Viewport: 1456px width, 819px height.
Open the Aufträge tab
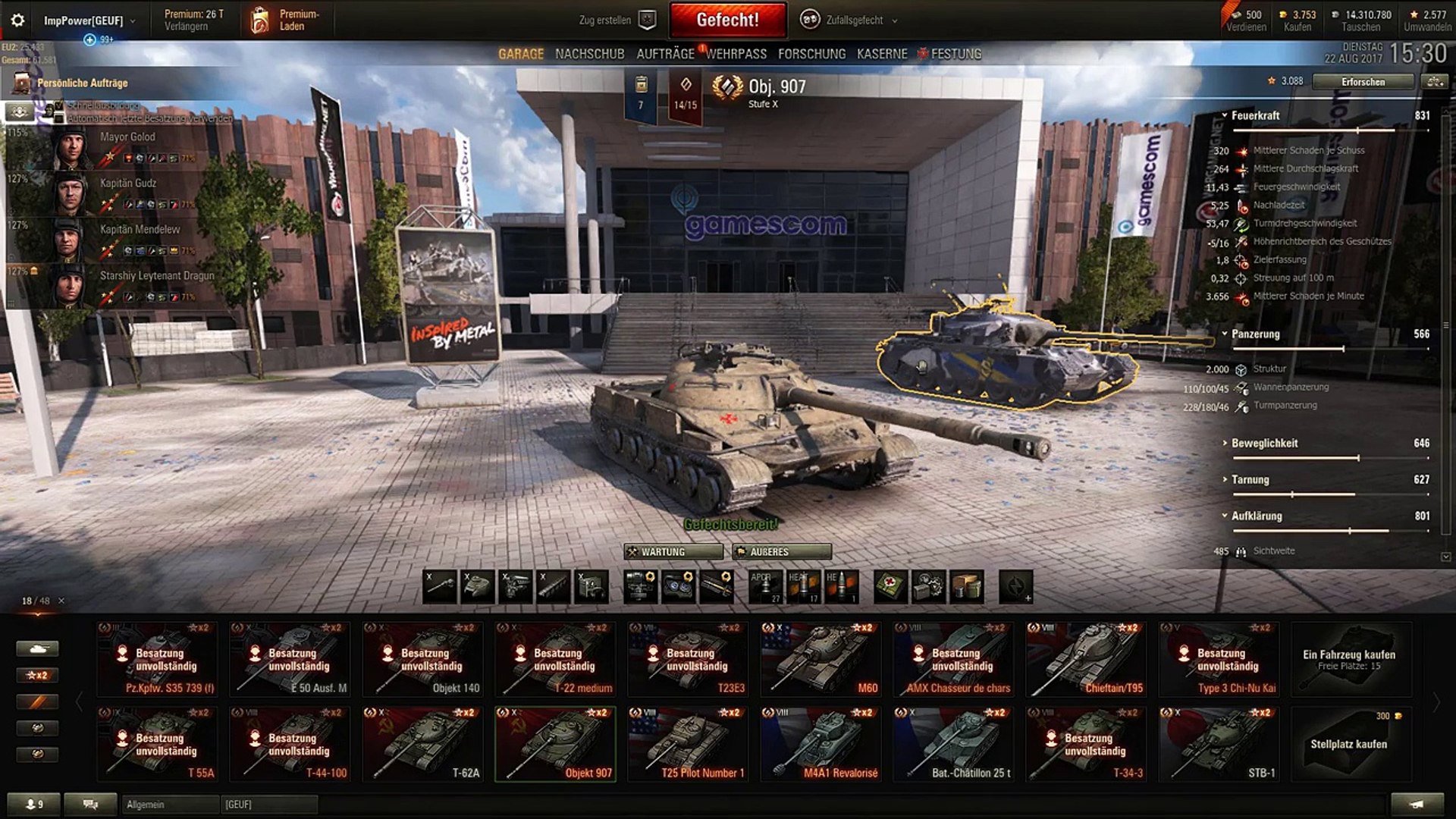[665, 54]
